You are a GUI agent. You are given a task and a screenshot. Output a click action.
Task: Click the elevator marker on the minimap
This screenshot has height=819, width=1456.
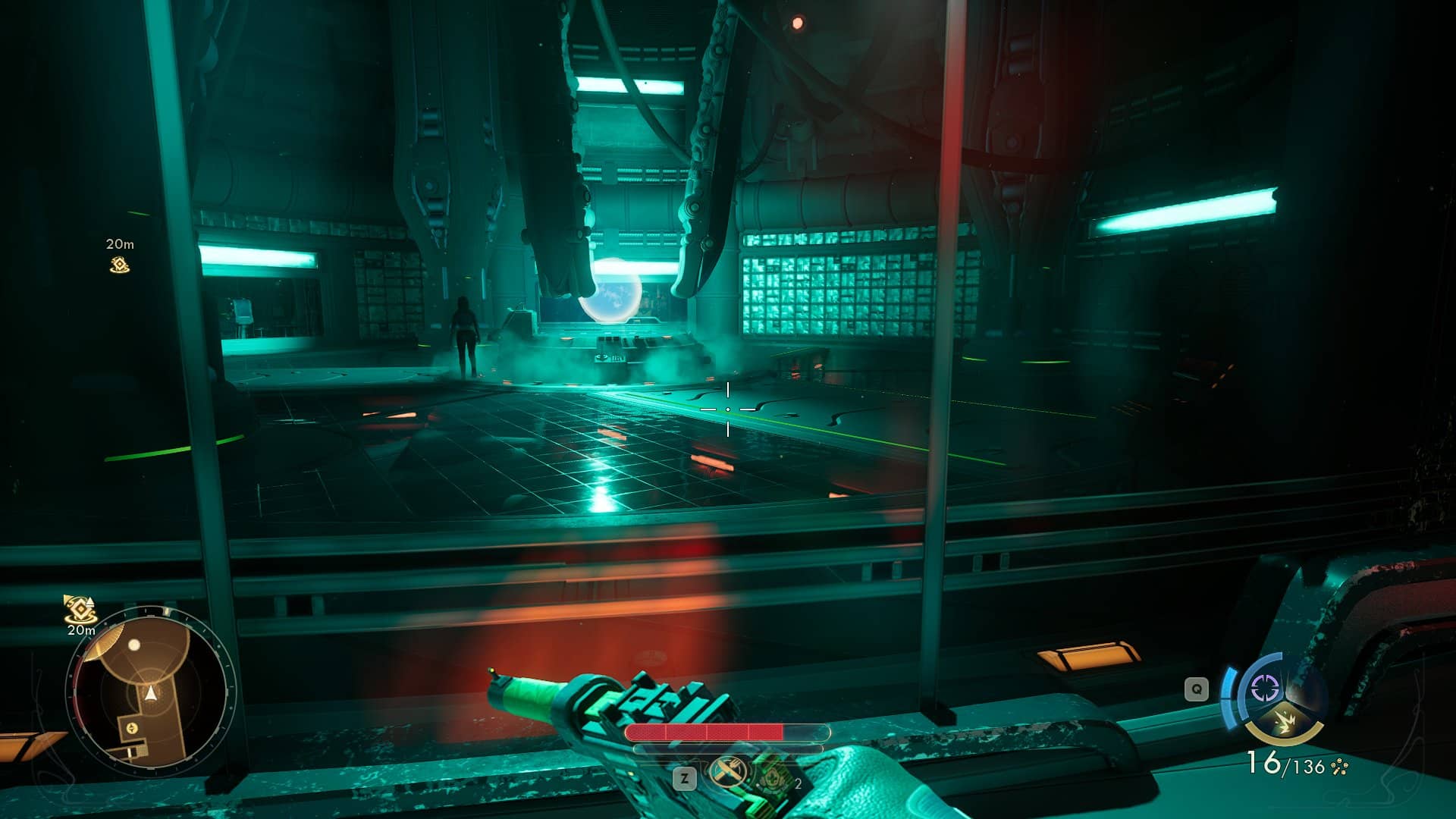coord(132,728)
